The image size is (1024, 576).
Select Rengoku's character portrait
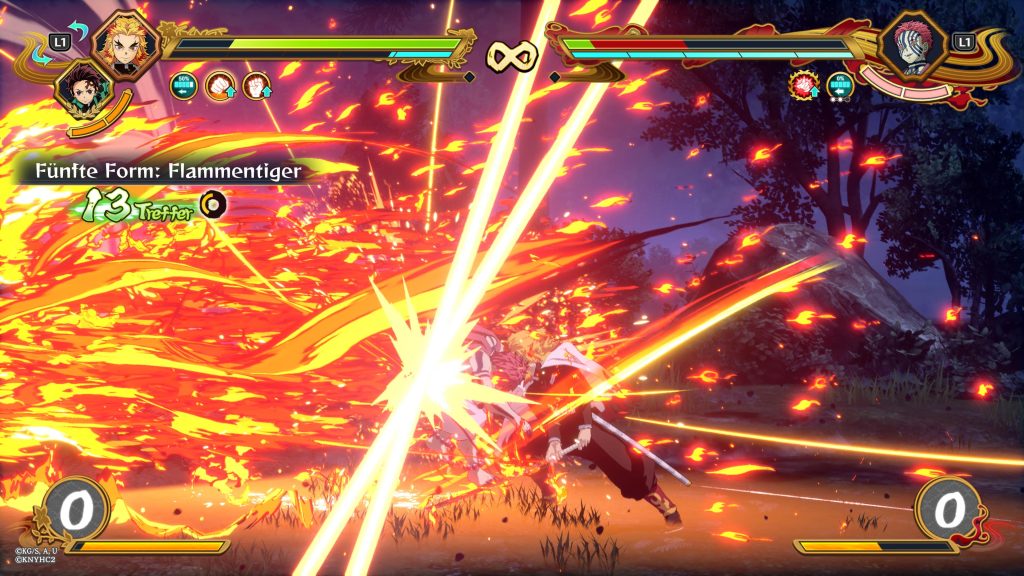click(x=127, y=48)
